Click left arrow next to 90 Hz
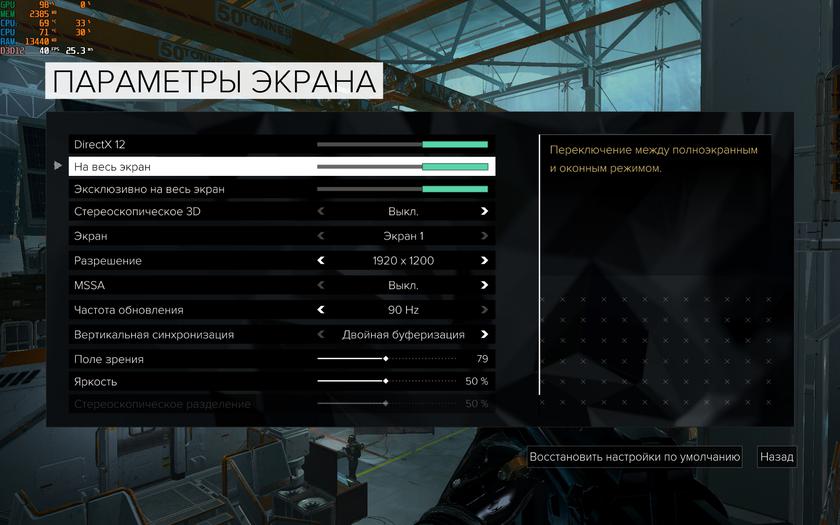Screen dimensions: 840x525 (x=321, y=310)
